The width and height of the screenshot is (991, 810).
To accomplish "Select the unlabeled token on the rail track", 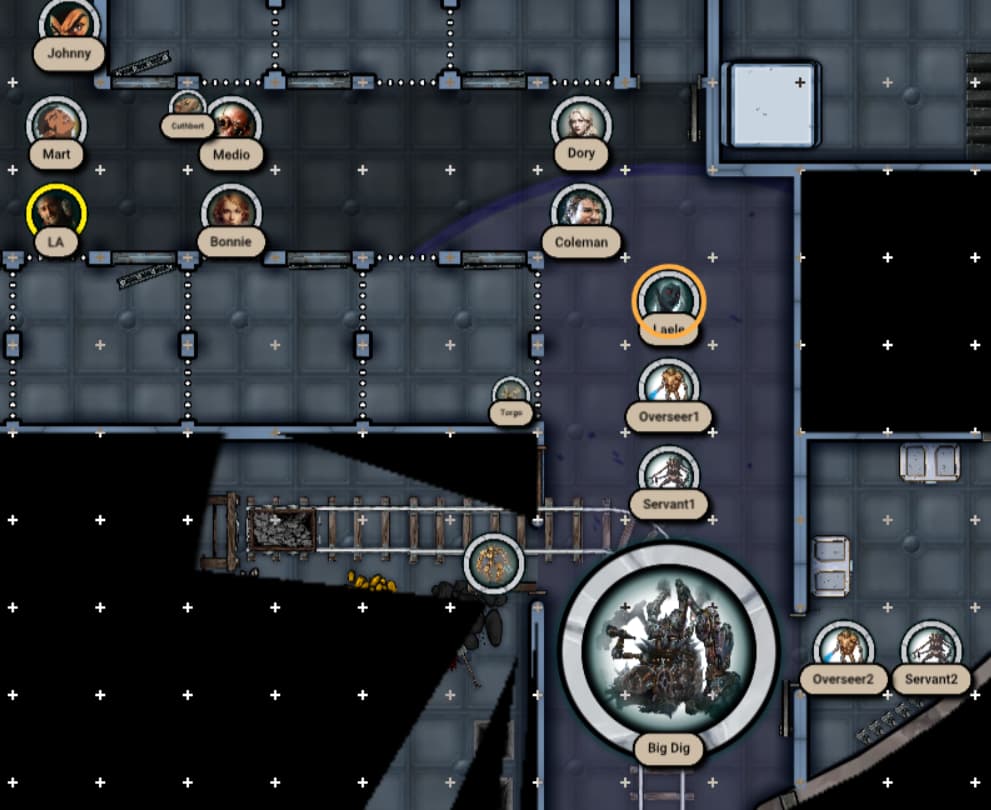I will [494, 563].
